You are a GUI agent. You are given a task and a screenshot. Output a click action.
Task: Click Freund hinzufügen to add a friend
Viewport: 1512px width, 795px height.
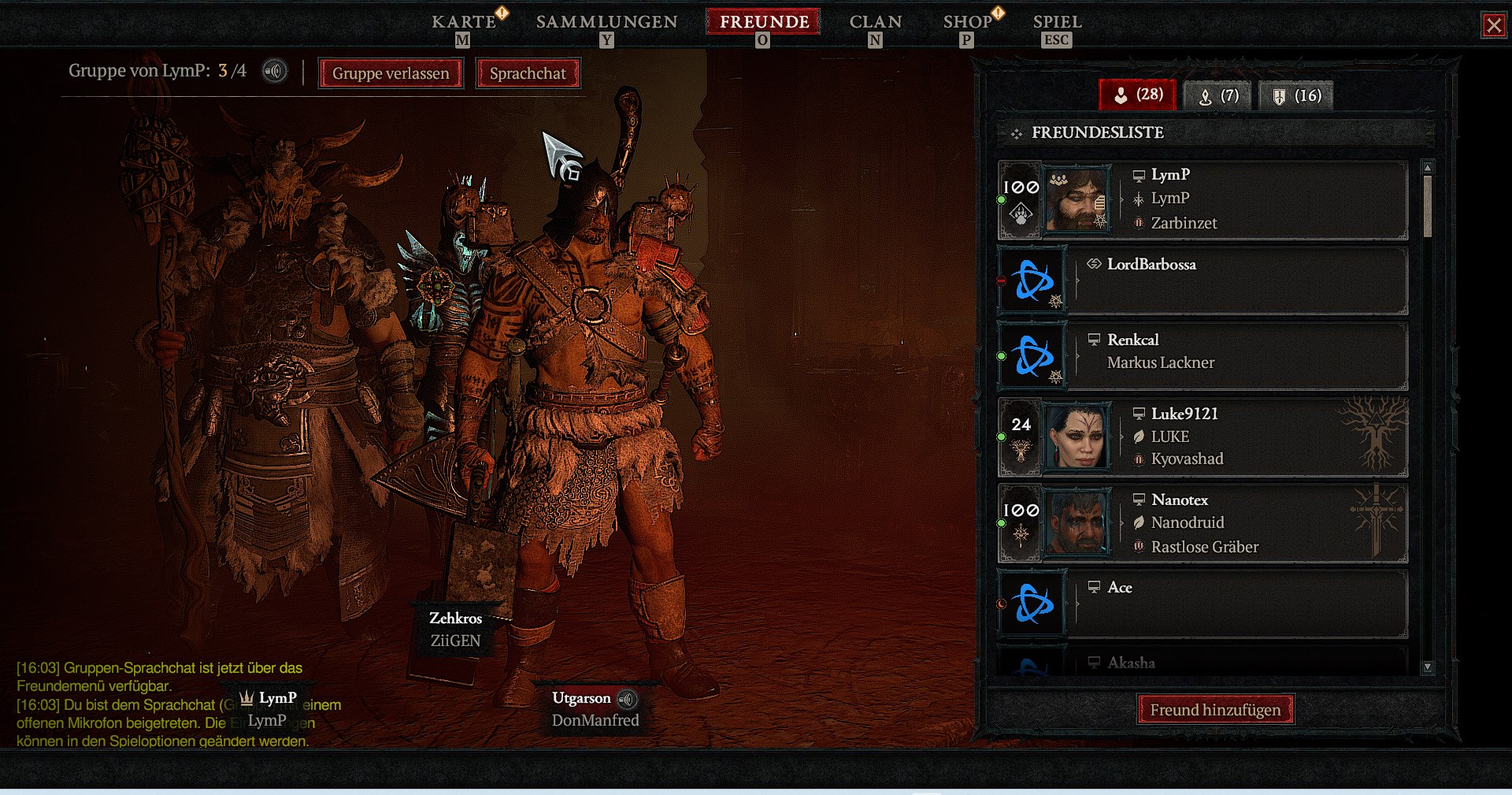pos(1215,710)
